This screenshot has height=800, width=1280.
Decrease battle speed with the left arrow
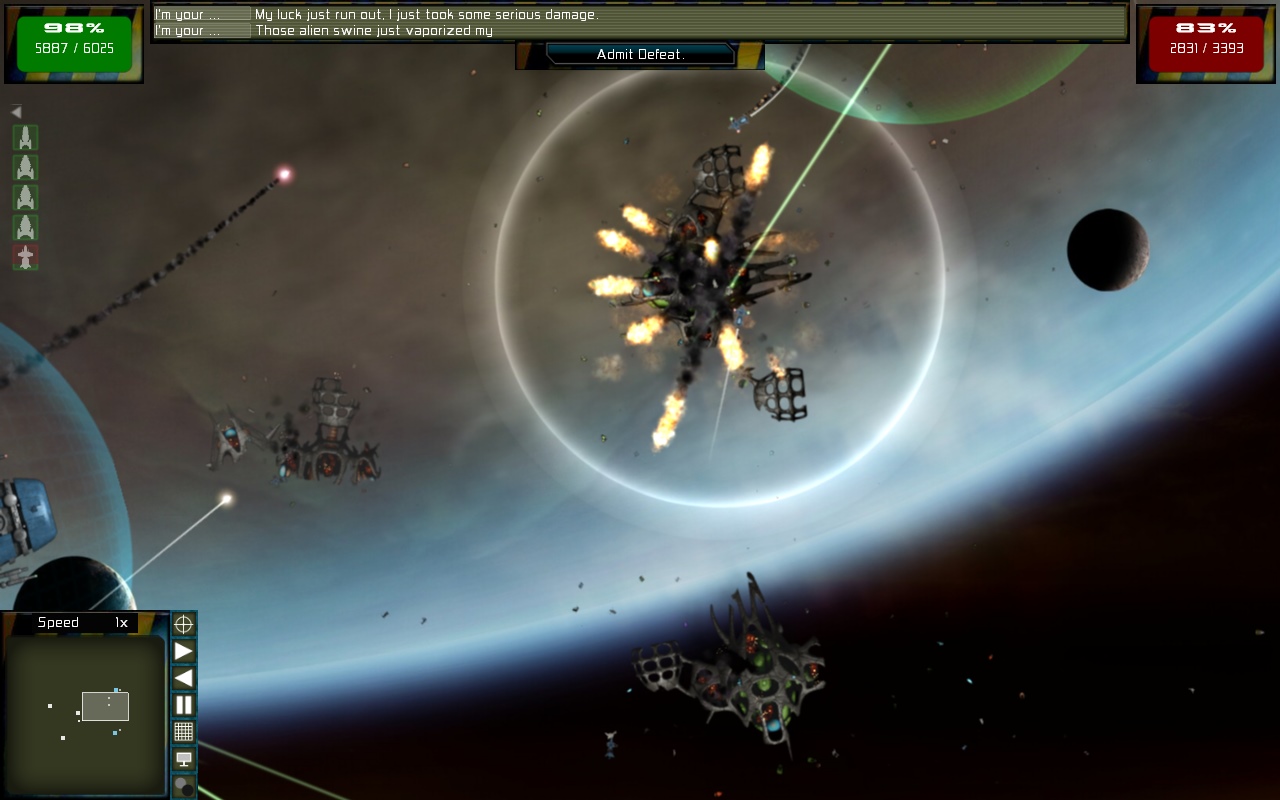[x=184, y=678]
